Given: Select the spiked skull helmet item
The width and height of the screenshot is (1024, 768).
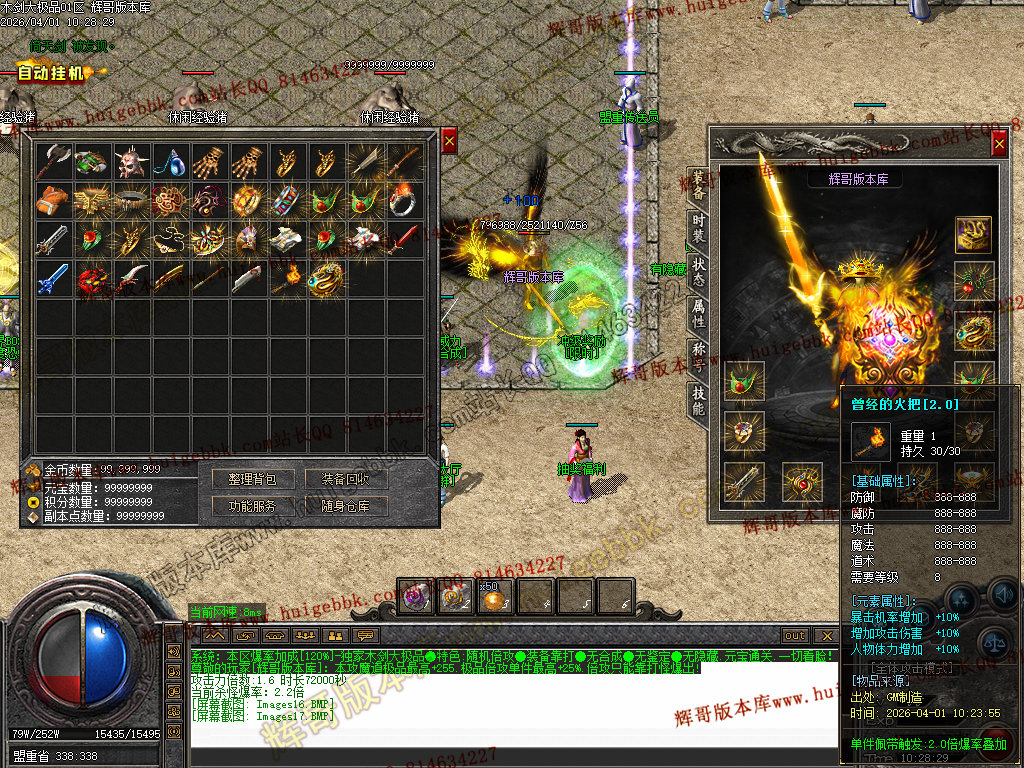Looking at the screenshot, I should tap(131, 161).
